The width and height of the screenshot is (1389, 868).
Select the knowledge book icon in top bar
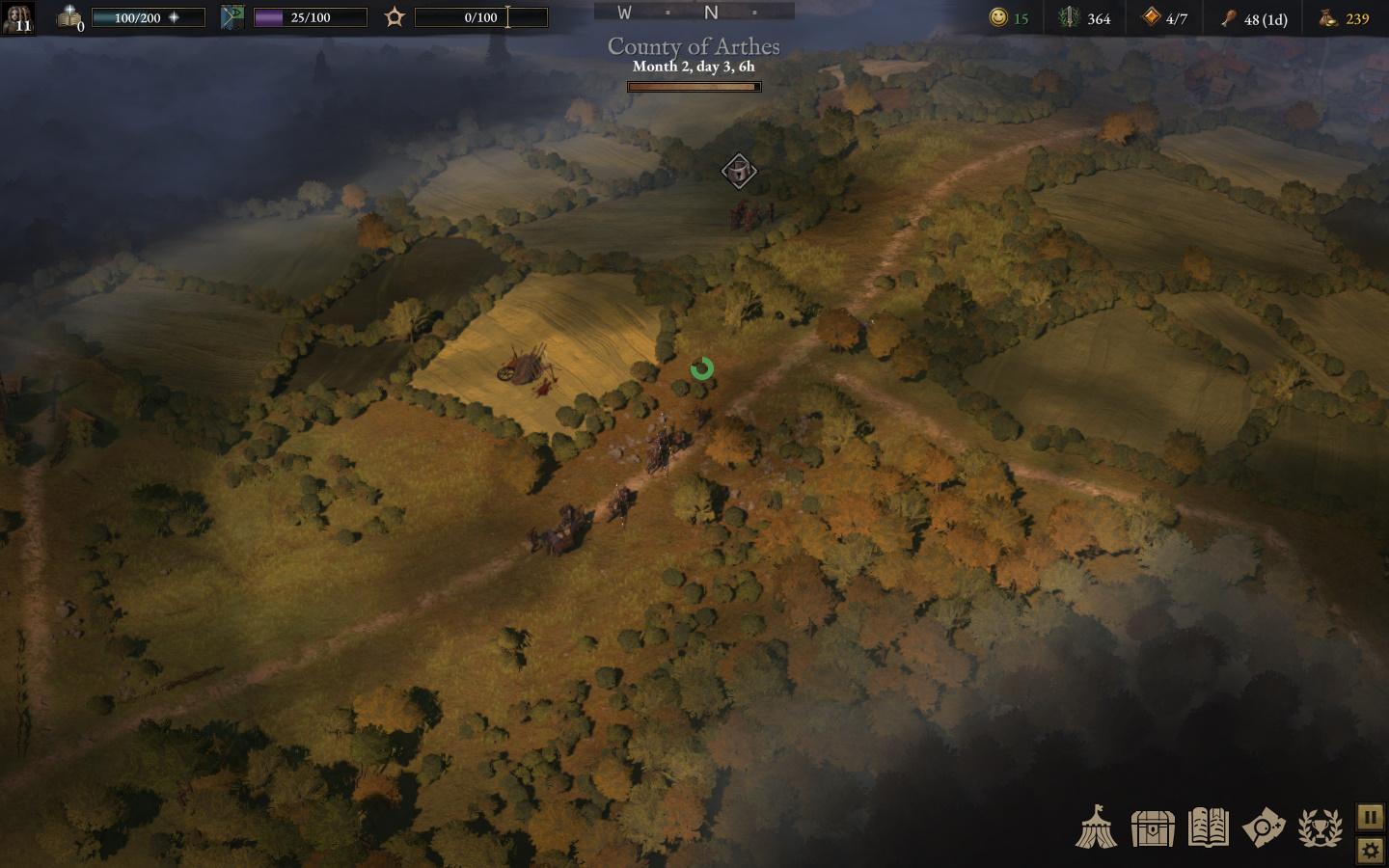coord(69,17)
